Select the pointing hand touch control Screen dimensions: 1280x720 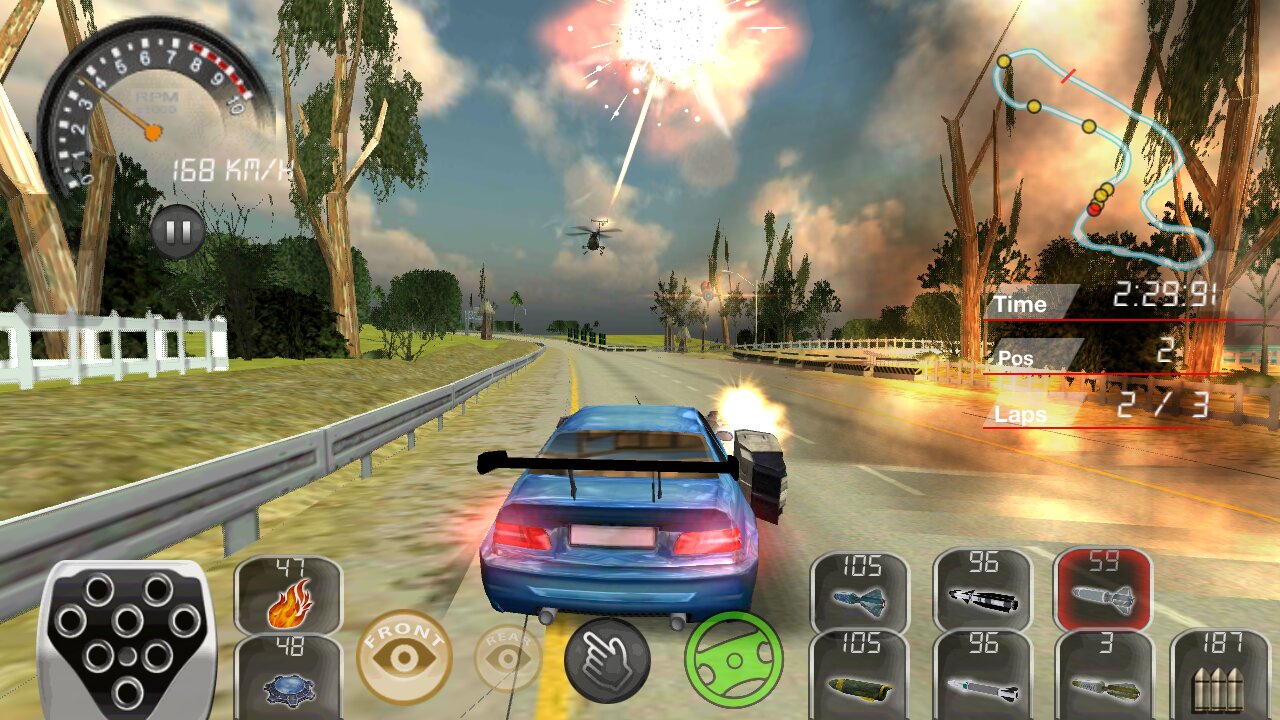point(607,660)
